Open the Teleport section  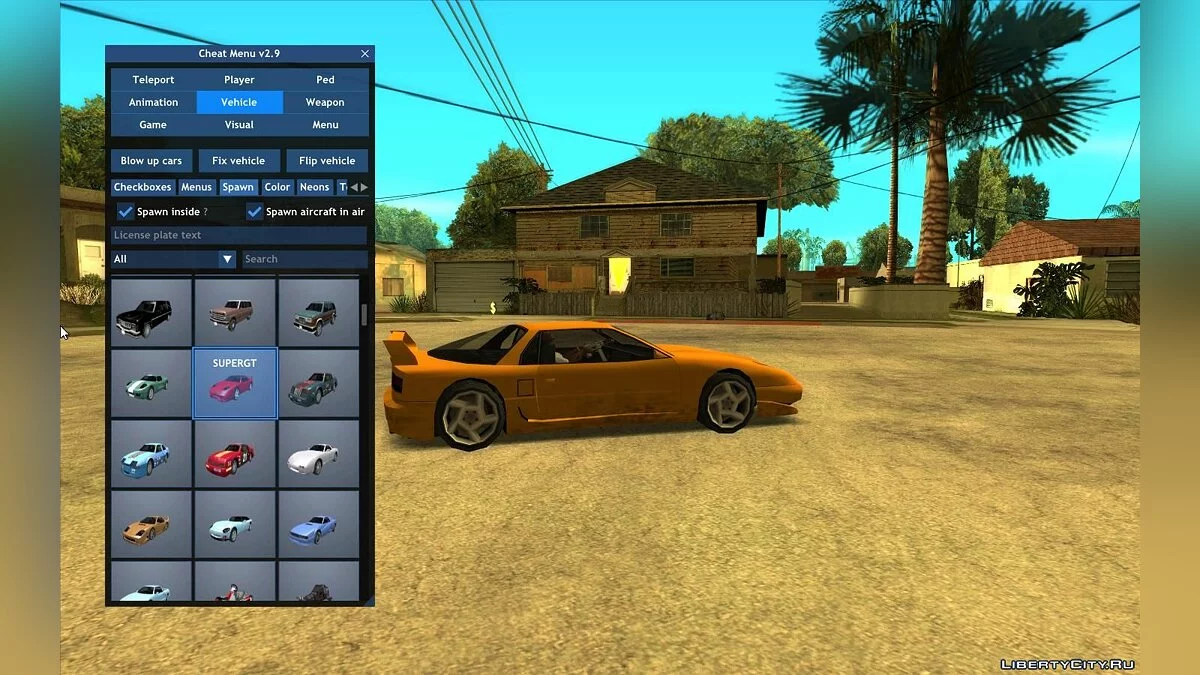[153, 80]
